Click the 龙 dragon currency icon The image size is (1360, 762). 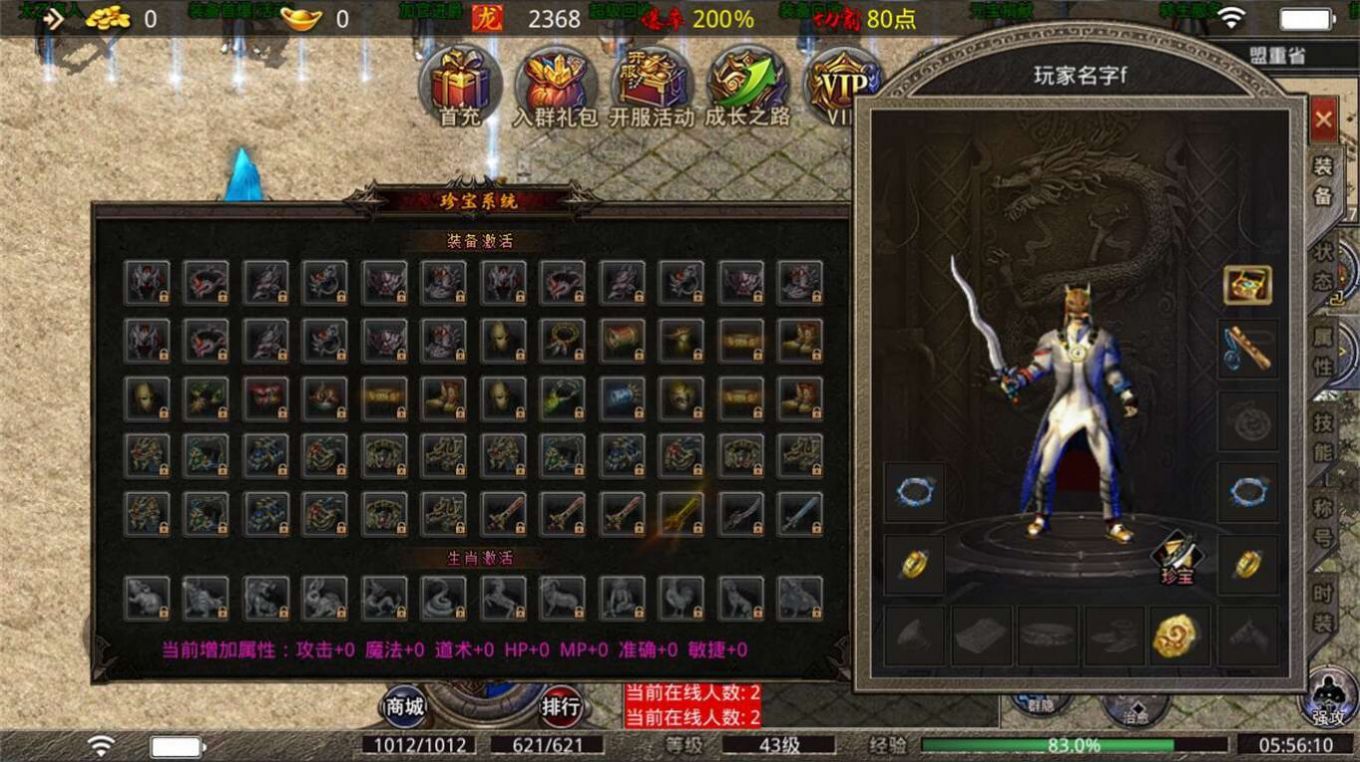489,16
